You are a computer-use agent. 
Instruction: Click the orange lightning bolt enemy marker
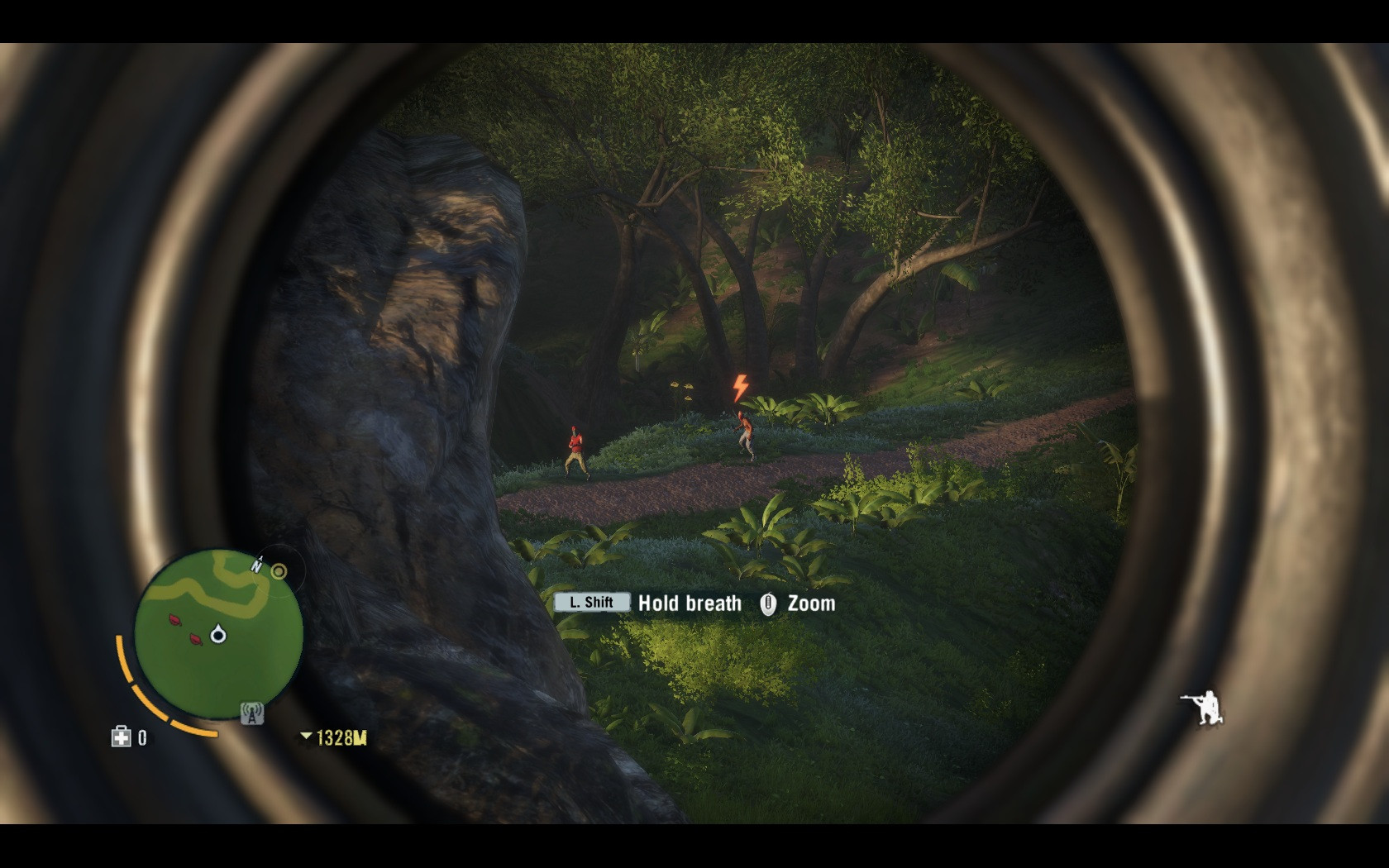(740, 388)
